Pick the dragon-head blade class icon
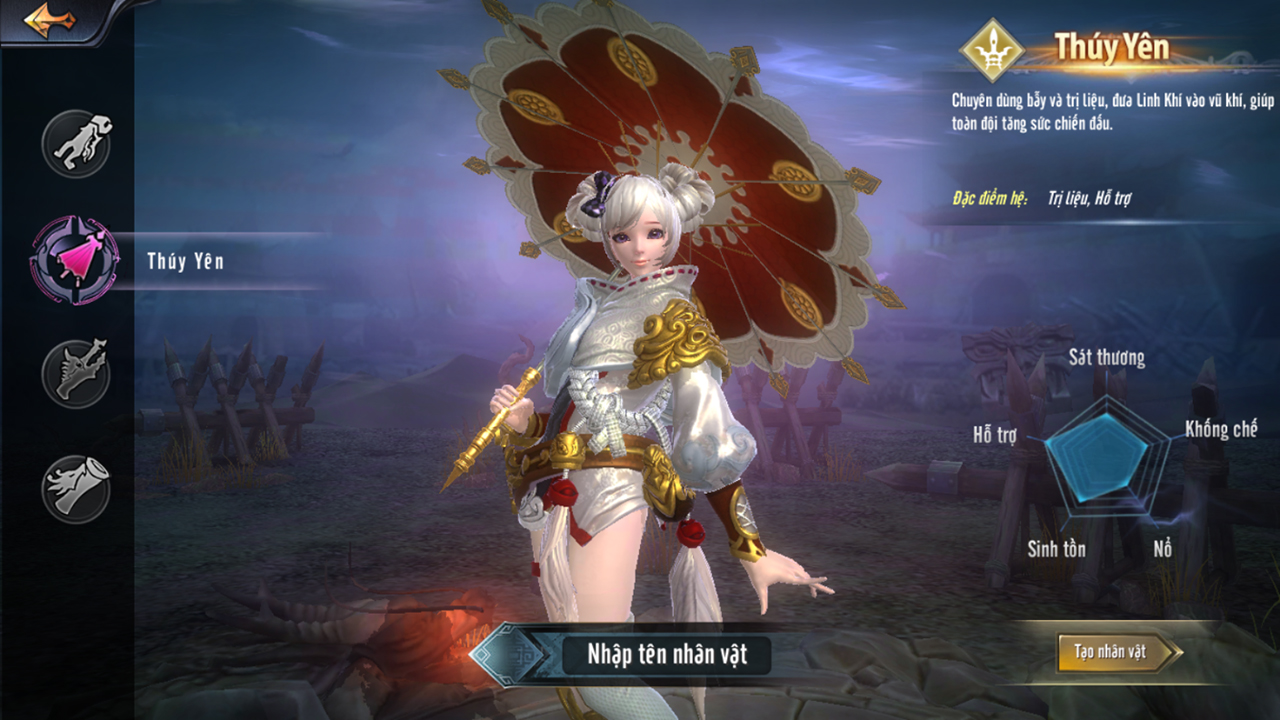This screenshot has height=720, width=1280. [76, 373]
